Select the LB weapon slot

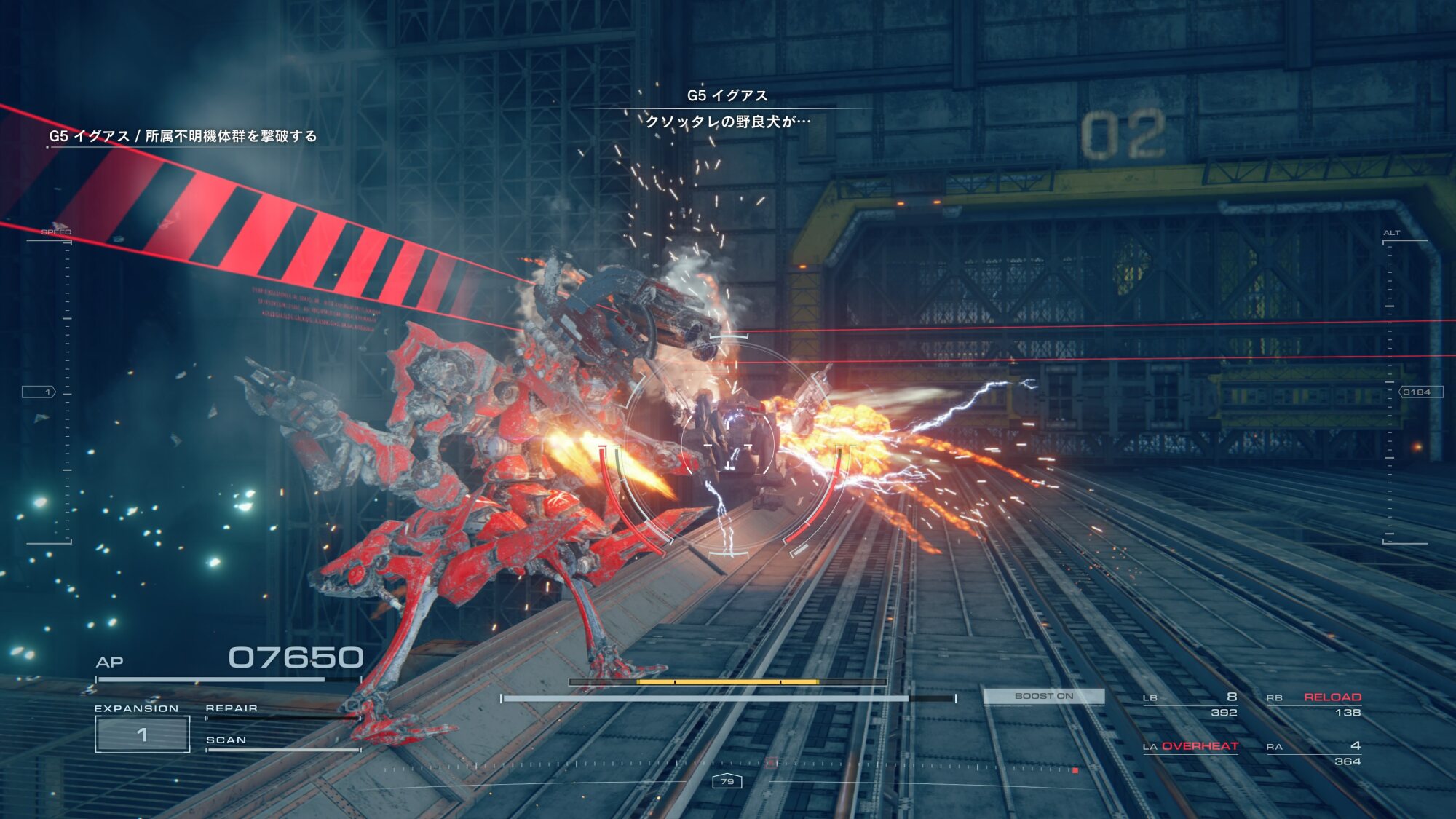1190,704
